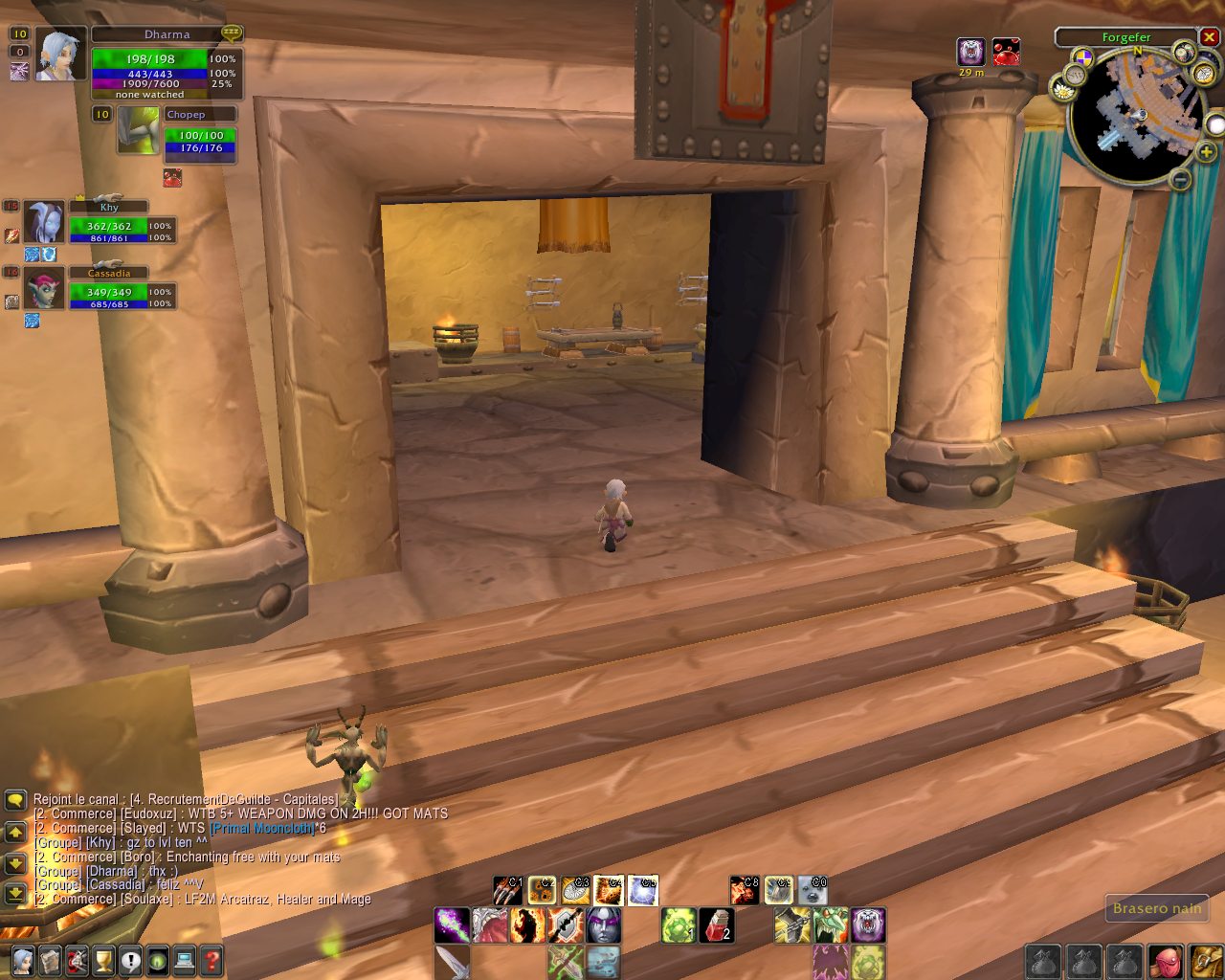Click the daisy herb tracking button
Screen dimensions: 1225x980
click(x=1063, y=89)
